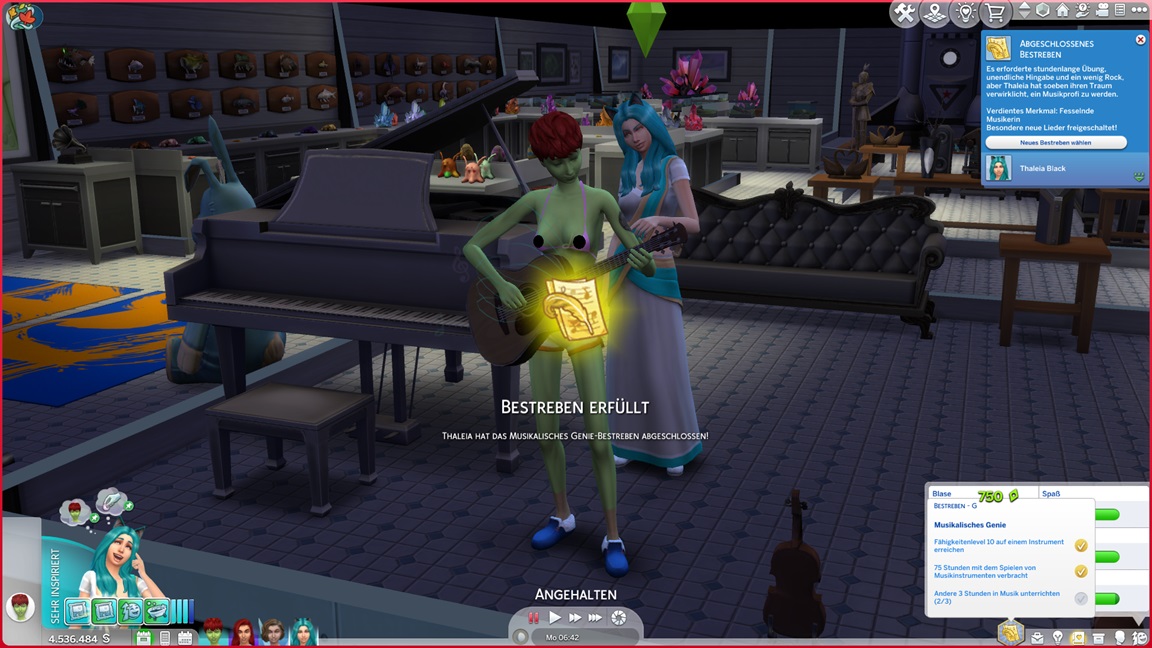The image size is (1152, 648).
Task: Open the Gallery via the lightbulb heart icon
Action: point(965,13)
